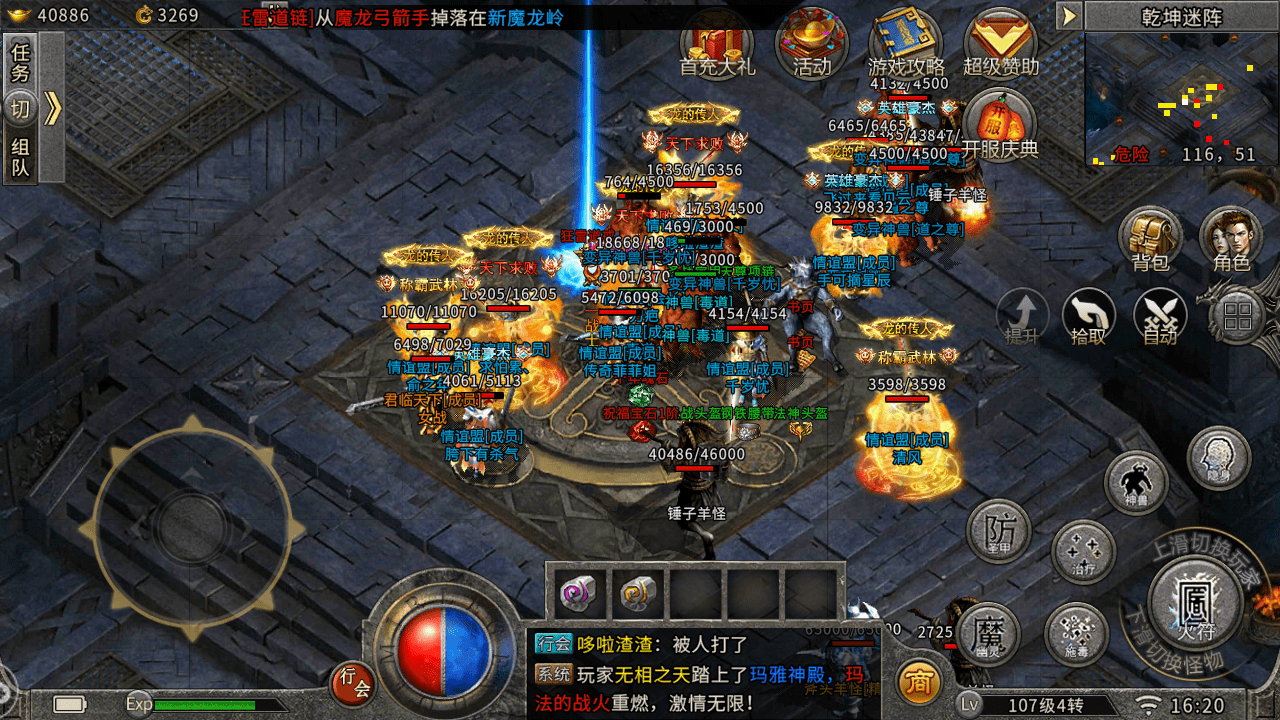1280x720 pixels.
Task: Open the 超级赞助 super sponsor icon
Action: tap(1000, 45)
